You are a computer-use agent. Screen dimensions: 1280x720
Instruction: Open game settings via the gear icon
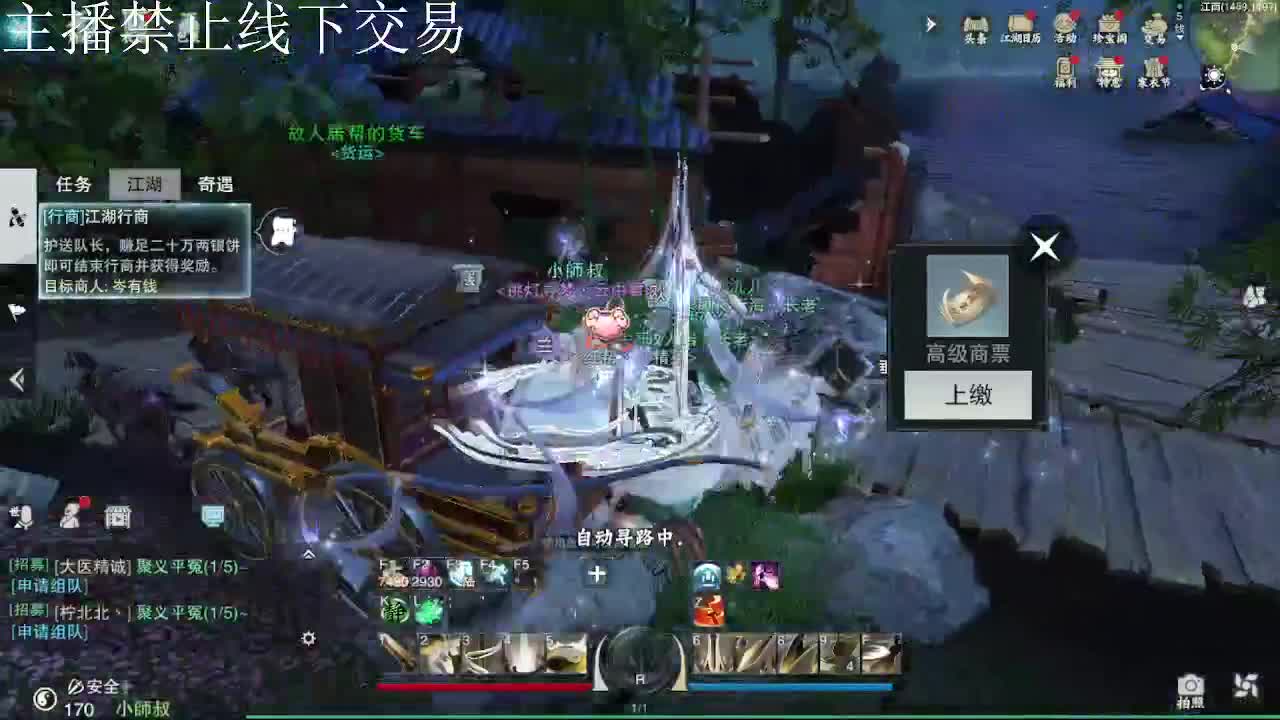(x=308, y=638)
